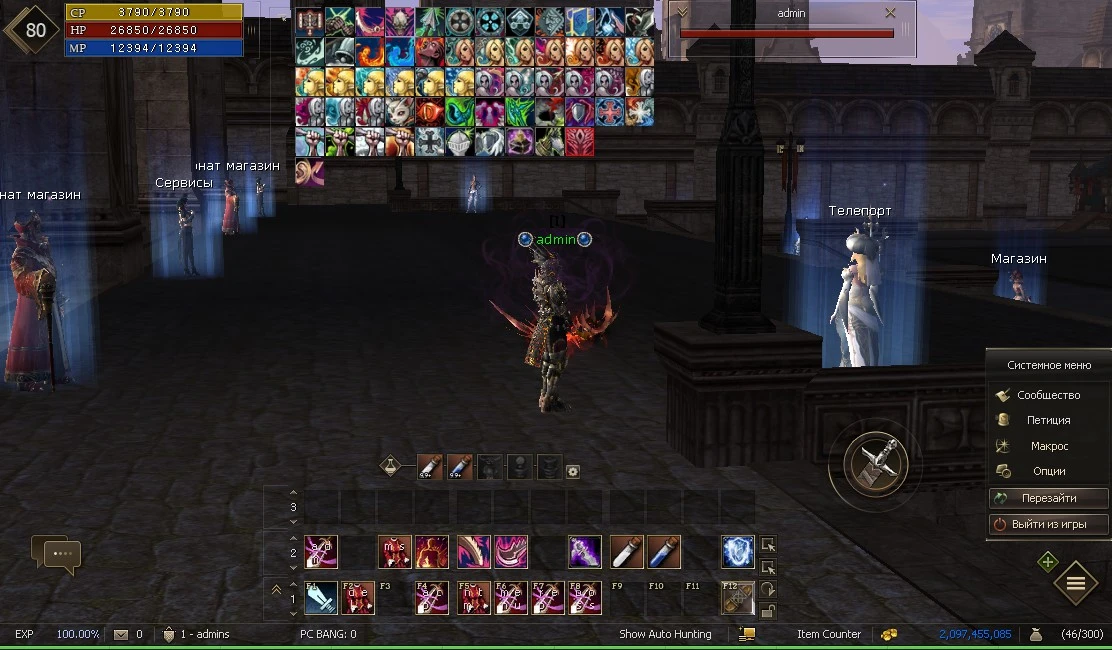Click Выйти из игры to quit
This screenshot has width=1112, height=650.
pyautogui.click(x=1048, y=524)
